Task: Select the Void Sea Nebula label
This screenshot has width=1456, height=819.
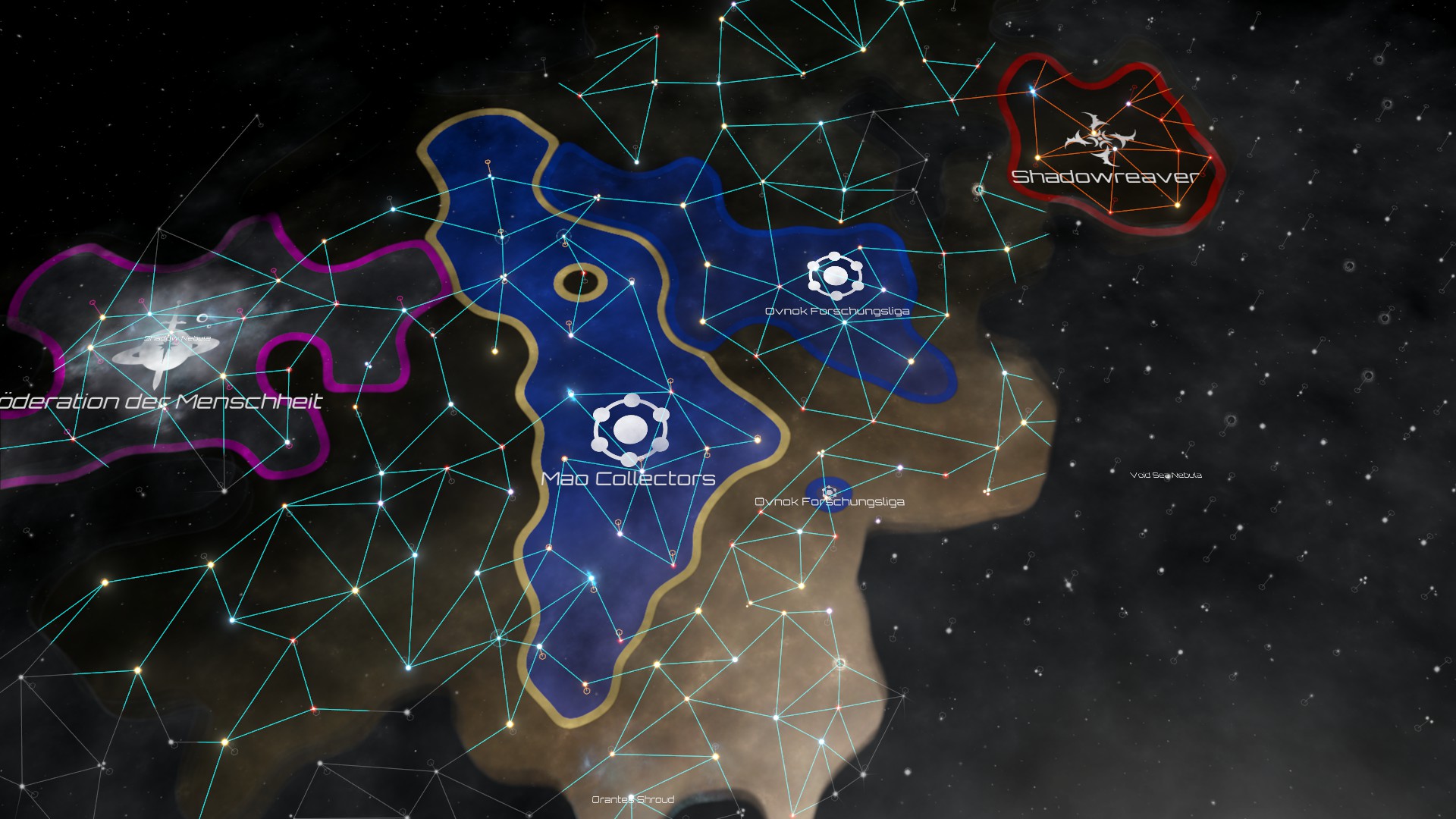Action: tap(1166, 475)
